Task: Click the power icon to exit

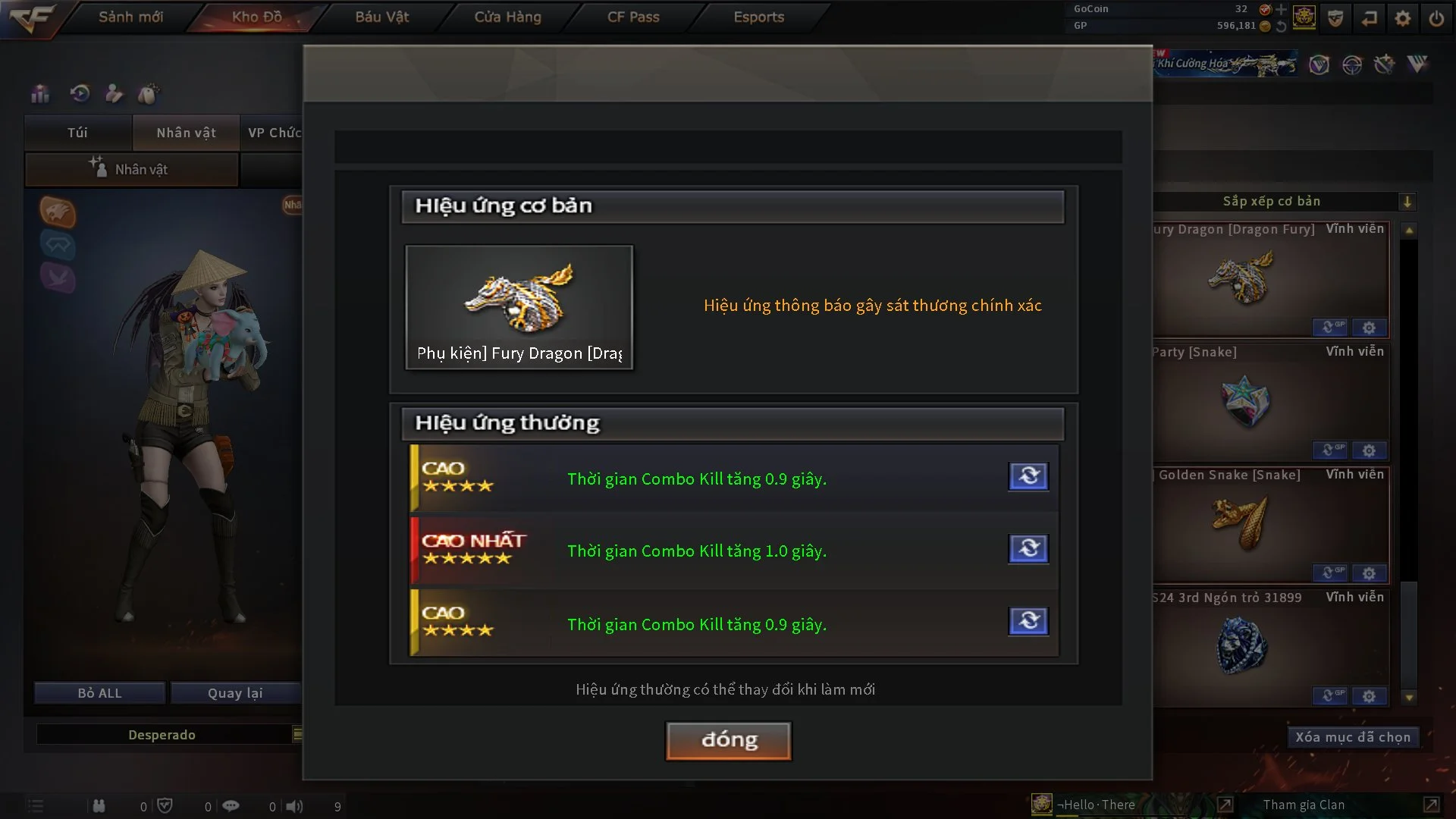Action: 1436,18
